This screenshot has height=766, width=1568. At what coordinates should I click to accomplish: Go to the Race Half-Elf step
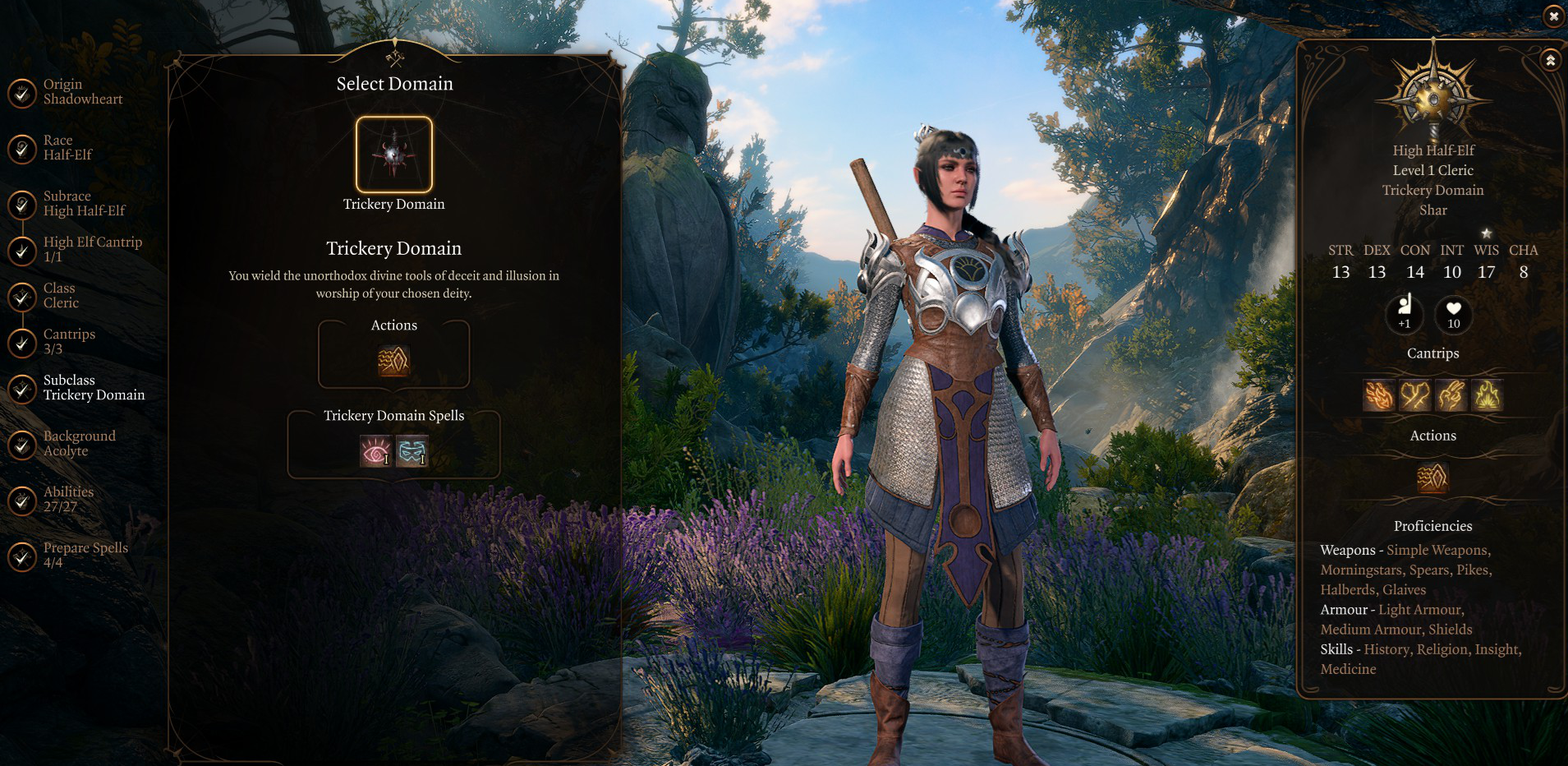pyautogui.click(x=66, y=148)
